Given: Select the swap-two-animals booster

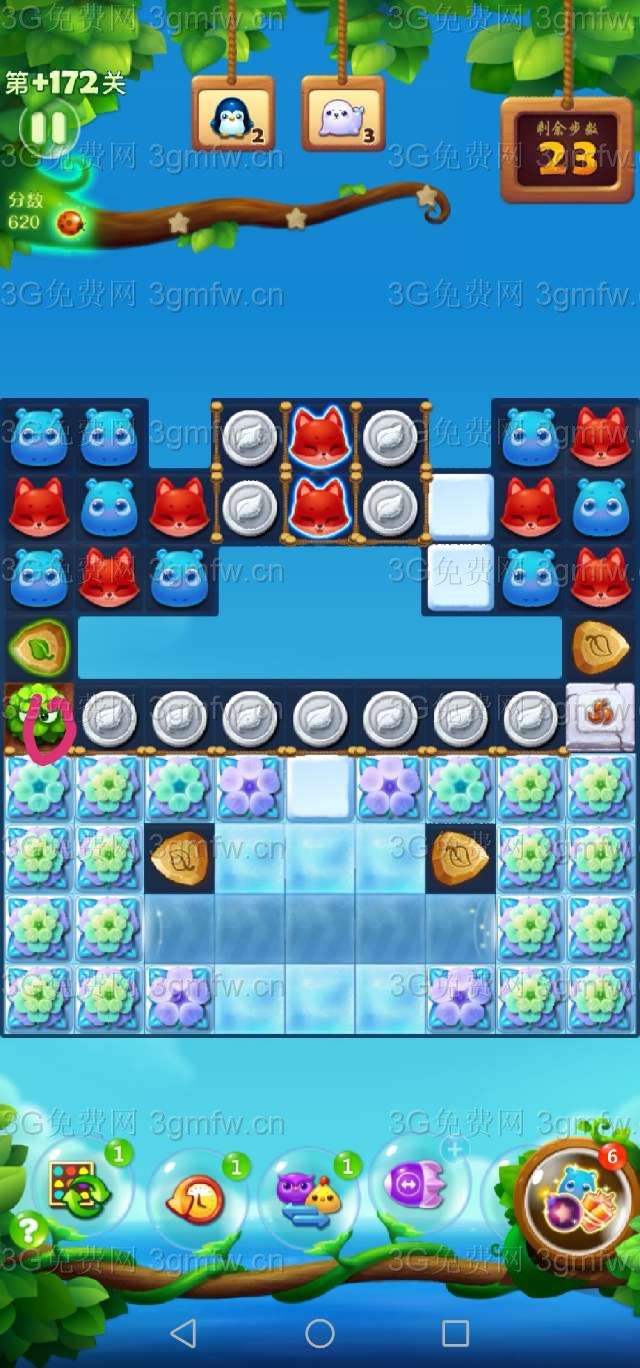Looking at the screenshot, I should (x=308, y=1198).
